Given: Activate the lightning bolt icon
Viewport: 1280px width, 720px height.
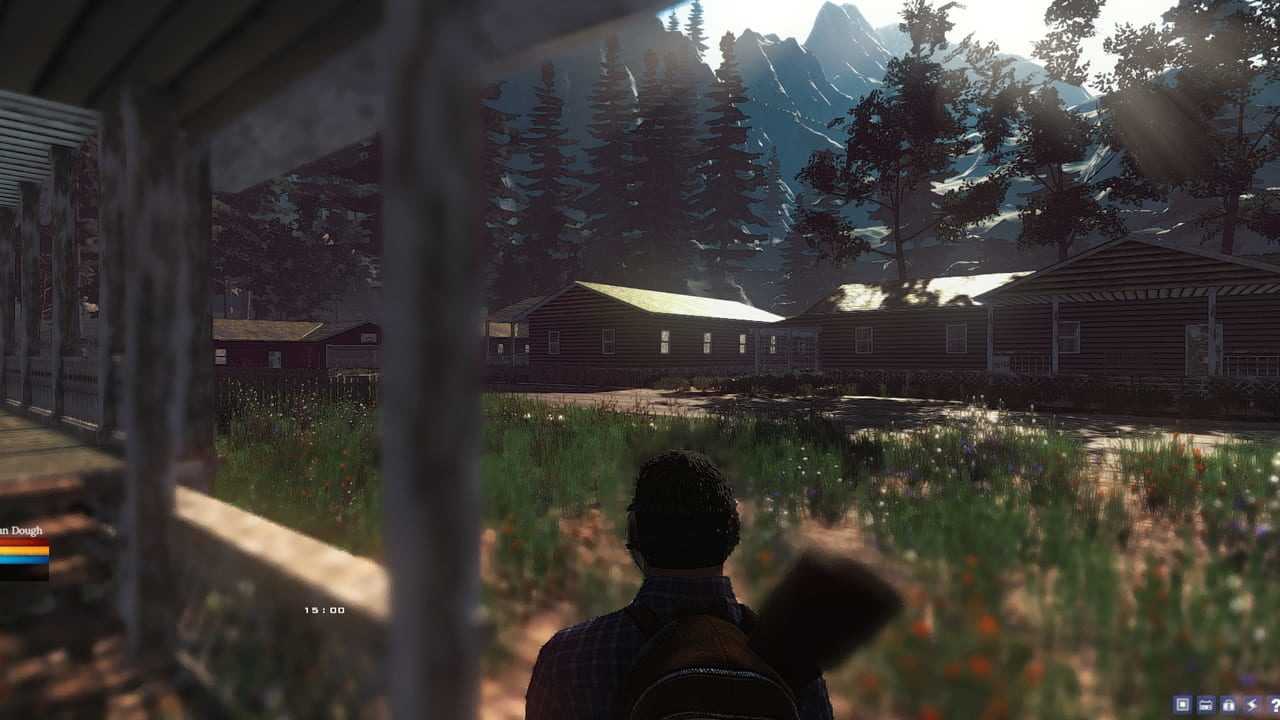Looking at the screenshot, I should pos(1251,705).
